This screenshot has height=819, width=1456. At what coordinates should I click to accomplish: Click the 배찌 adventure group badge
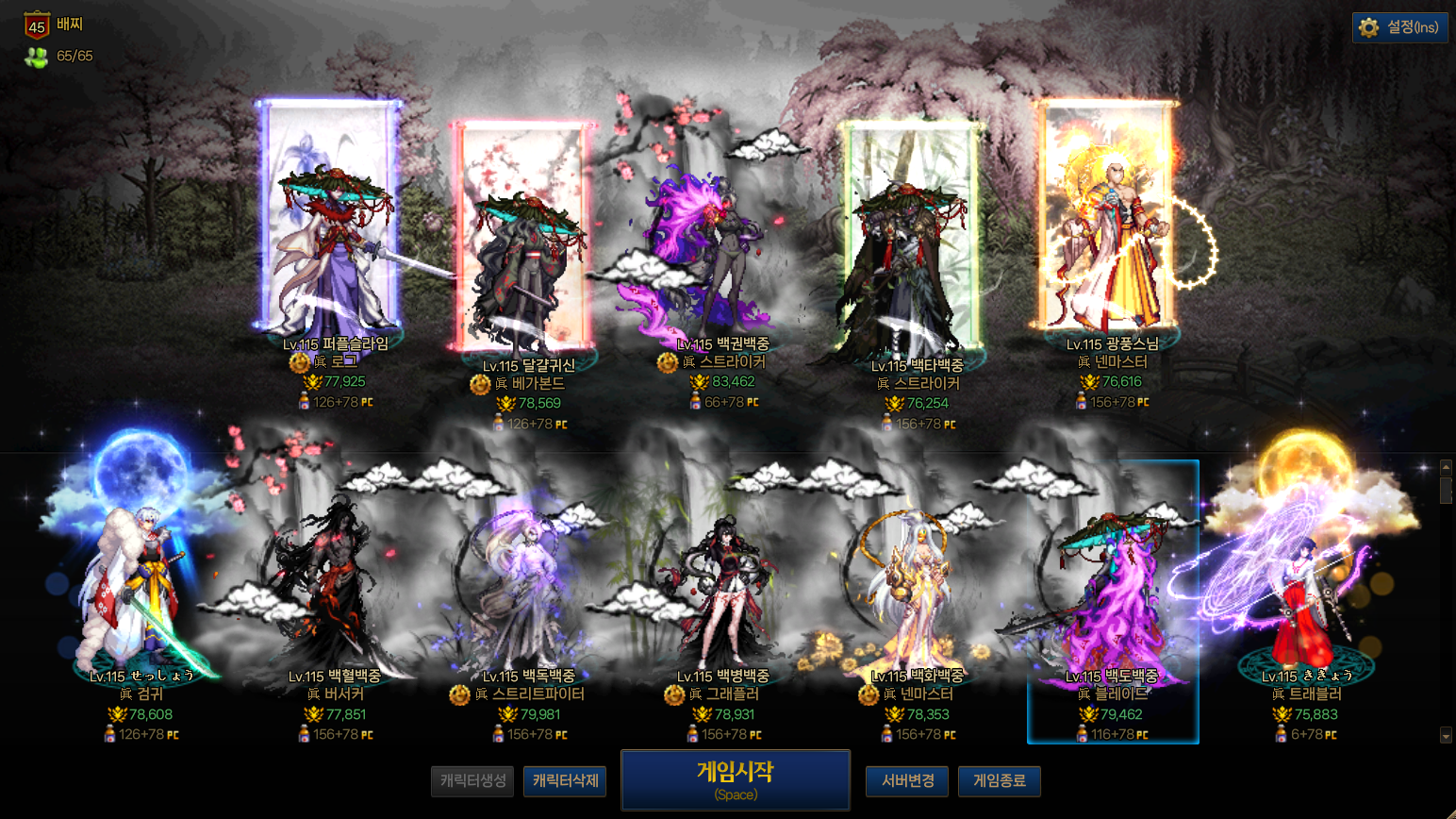[x=38, y=25]
